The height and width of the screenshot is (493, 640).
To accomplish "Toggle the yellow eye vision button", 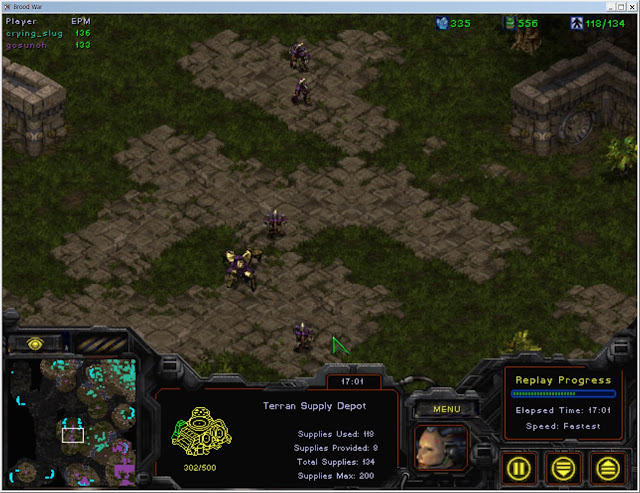I will (x=36, y=344).
